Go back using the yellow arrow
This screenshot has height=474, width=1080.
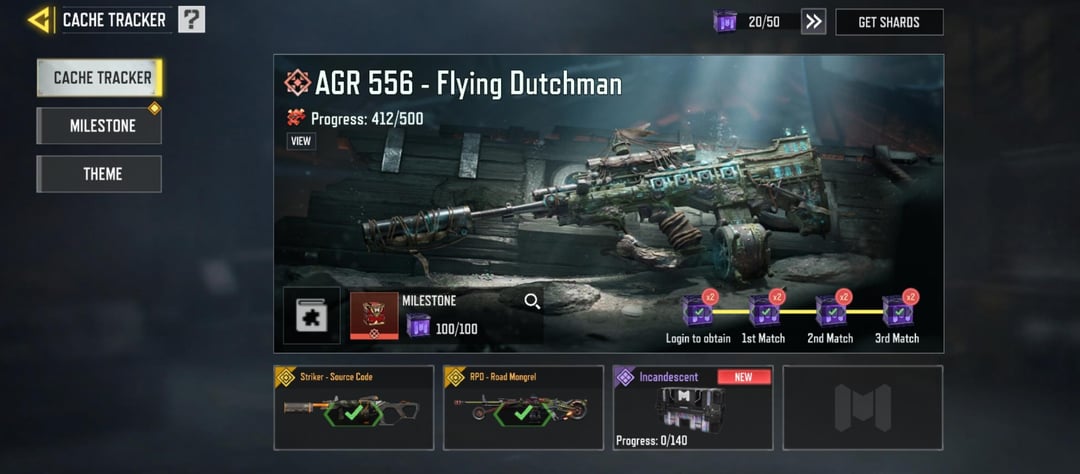click(x=40, y=19)
